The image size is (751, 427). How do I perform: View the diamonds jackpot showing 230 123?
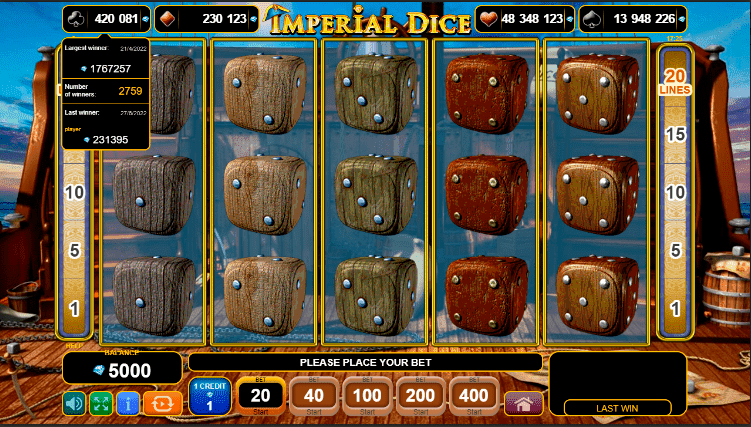click(x=203, y=18)
